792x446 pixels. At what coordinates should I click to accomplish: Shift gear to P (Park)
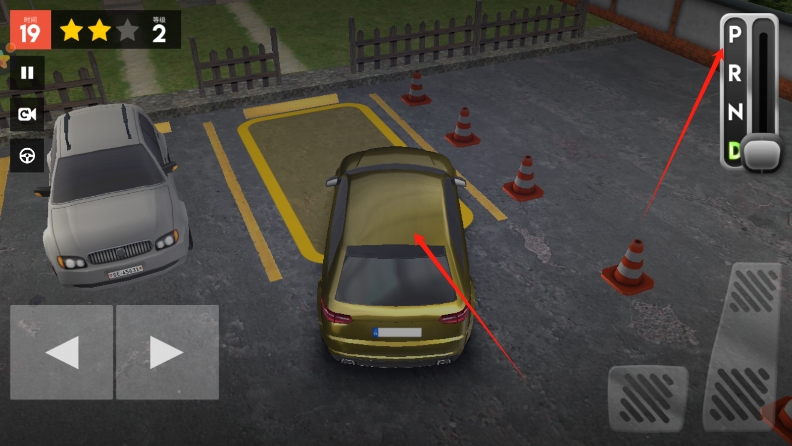(735, 35)
